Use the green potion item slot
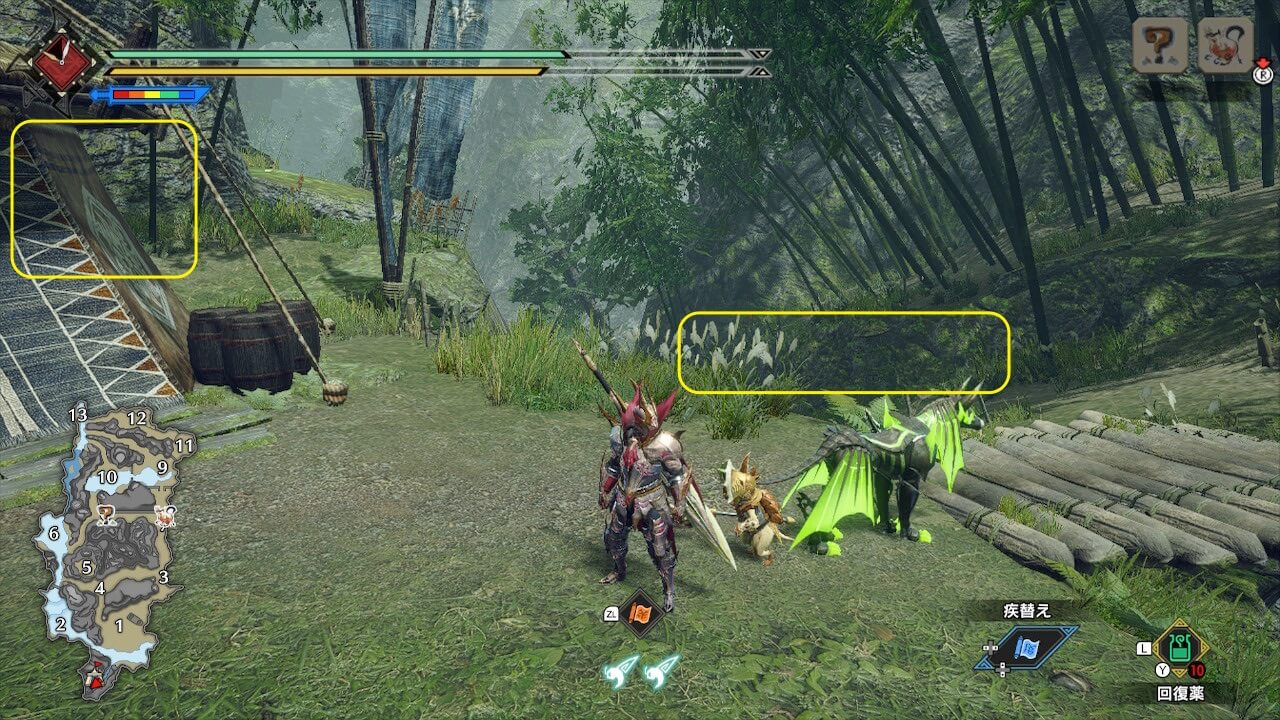Viewport: 1280px width, 720px height. click(x=1181, y=649)
